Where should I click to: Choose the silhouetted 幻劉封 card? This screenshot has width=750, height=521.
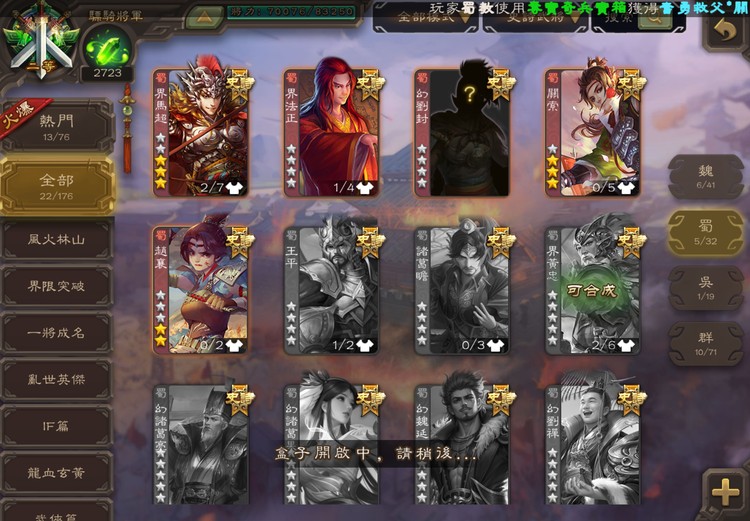[x=462, y=132]
